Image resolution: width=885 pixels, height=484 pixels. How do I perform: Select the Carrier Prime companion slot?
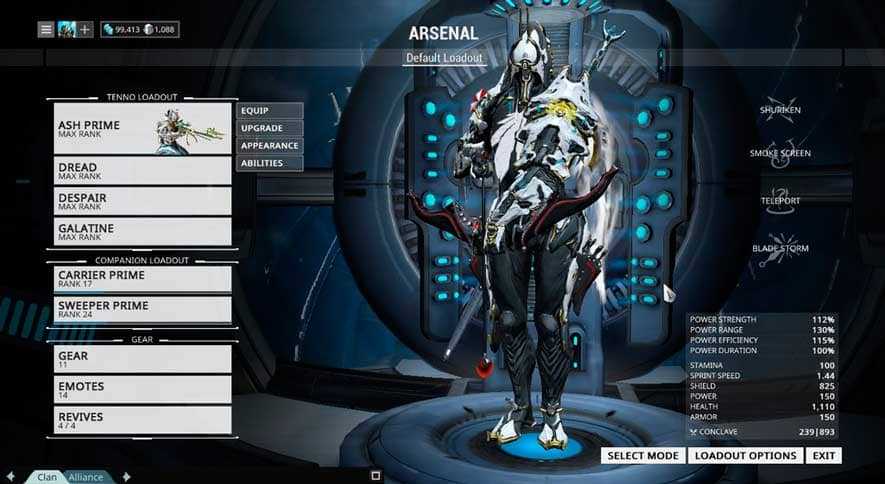click(142, 278)
